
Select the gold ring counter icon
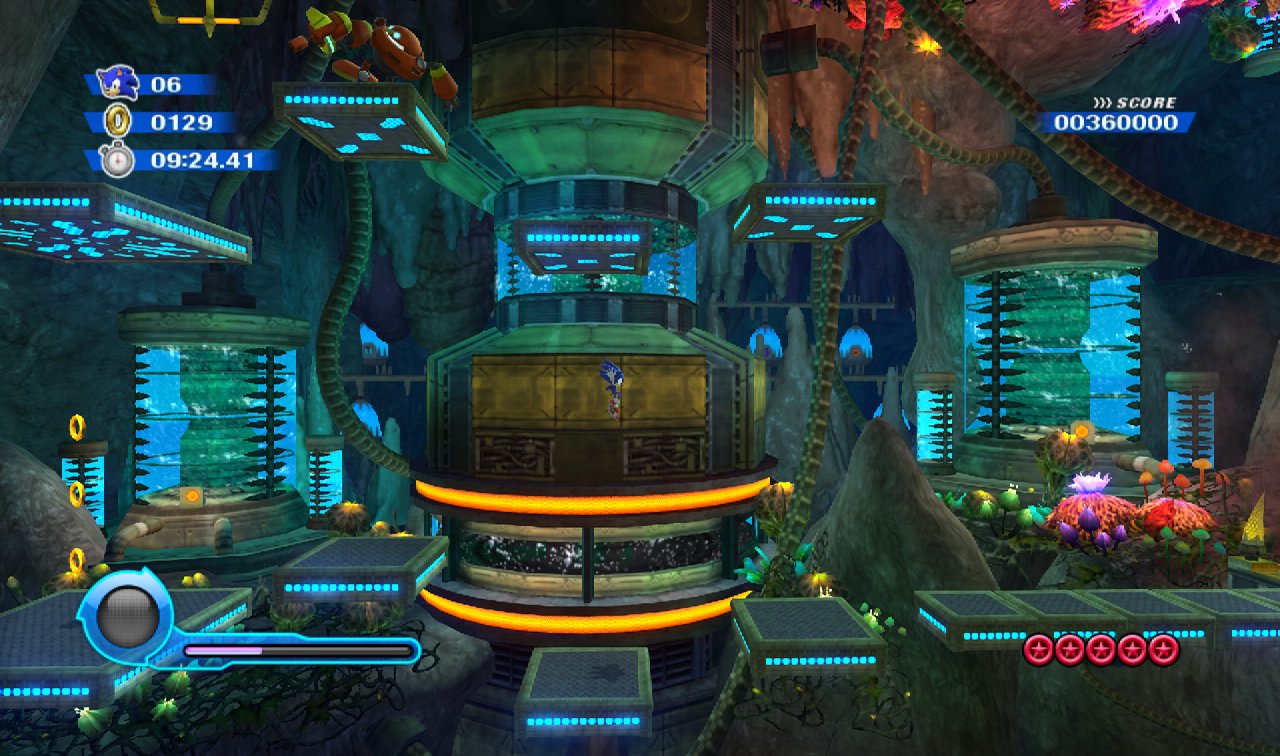point(118,122)
